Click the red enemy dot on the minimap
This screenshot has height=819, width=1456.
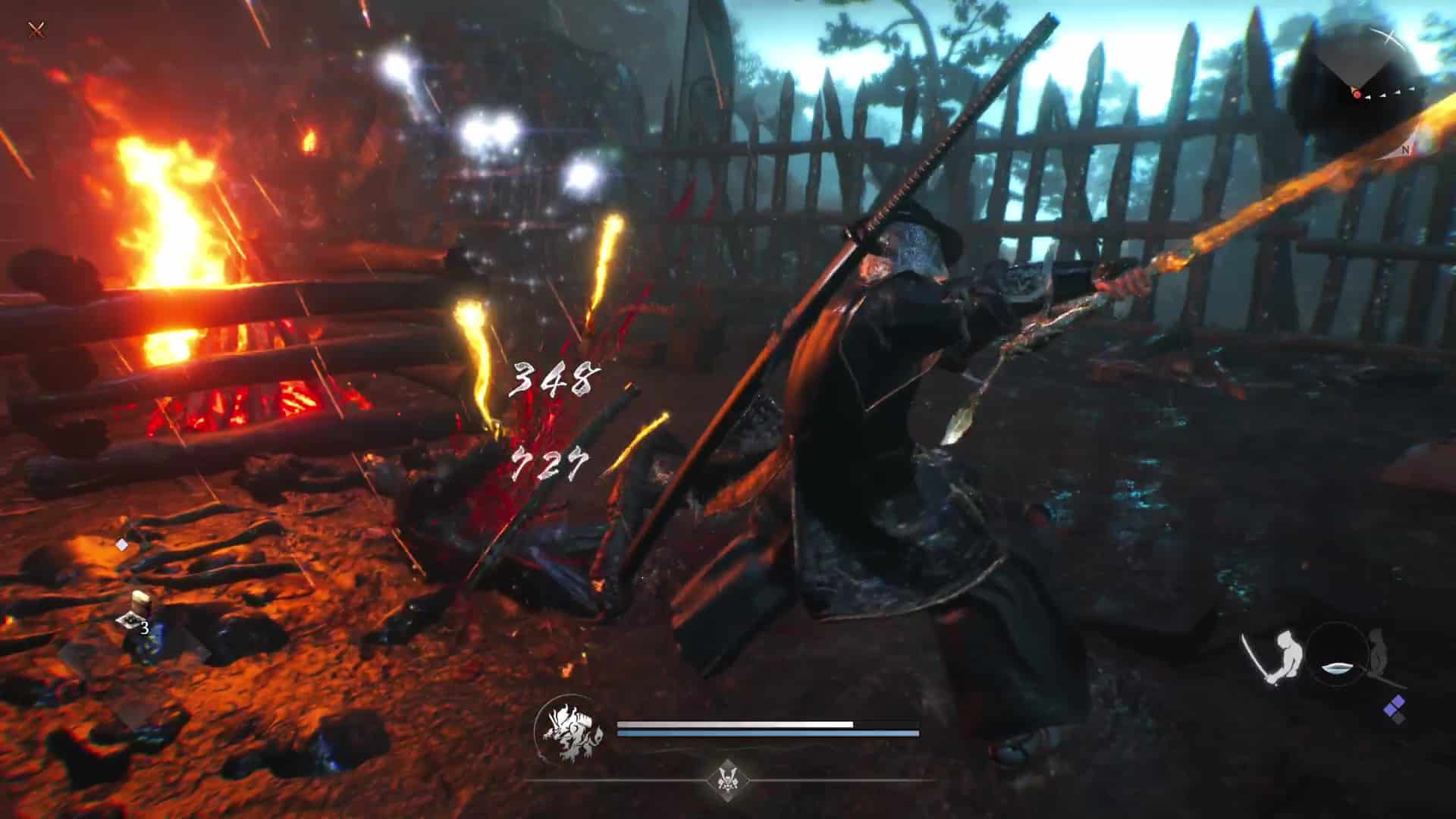[x=1357, y=95]
